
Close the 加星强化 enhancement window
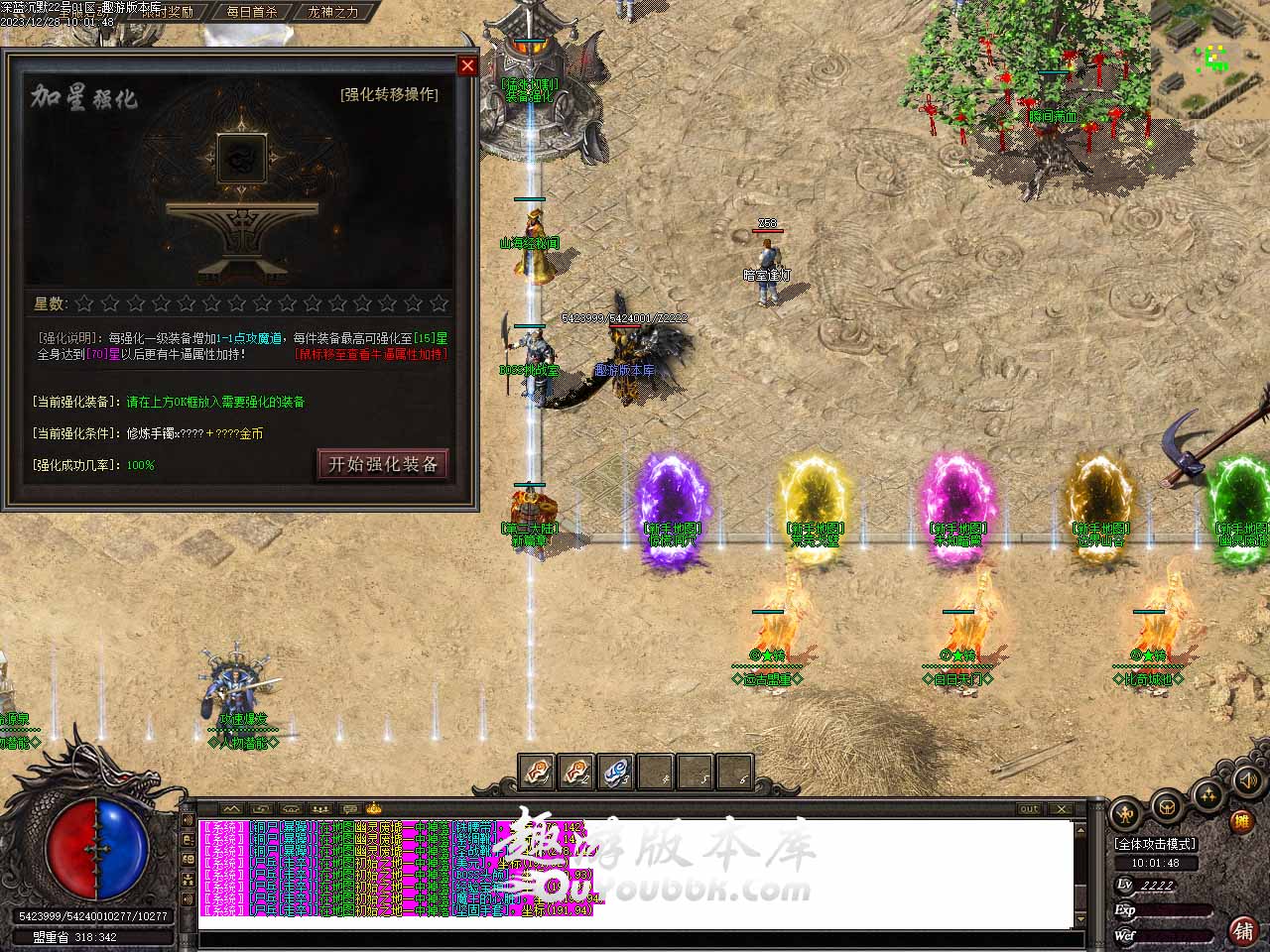(467, 66)
